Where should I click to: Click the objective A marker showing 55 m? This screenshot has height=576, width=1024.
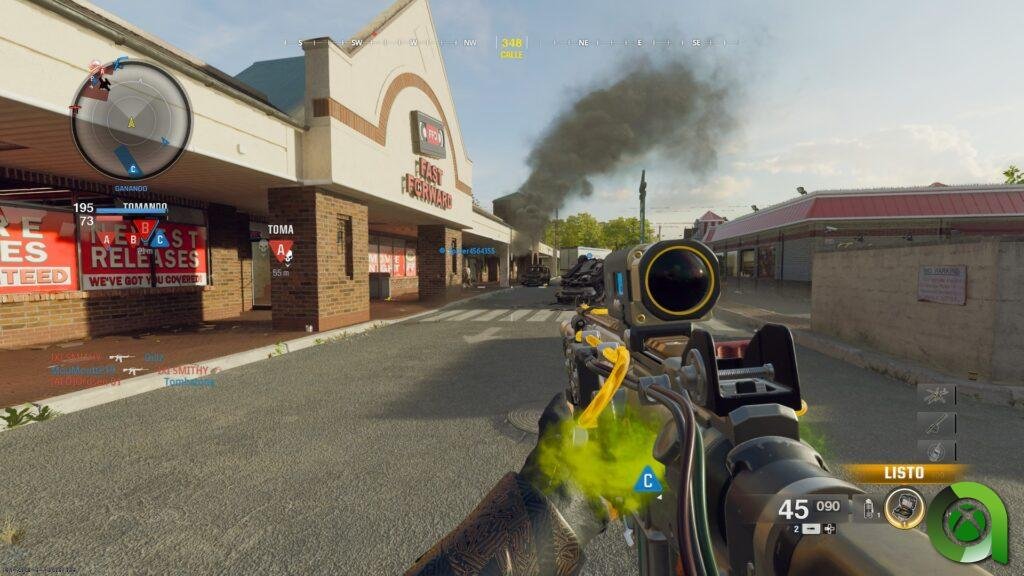281,250
